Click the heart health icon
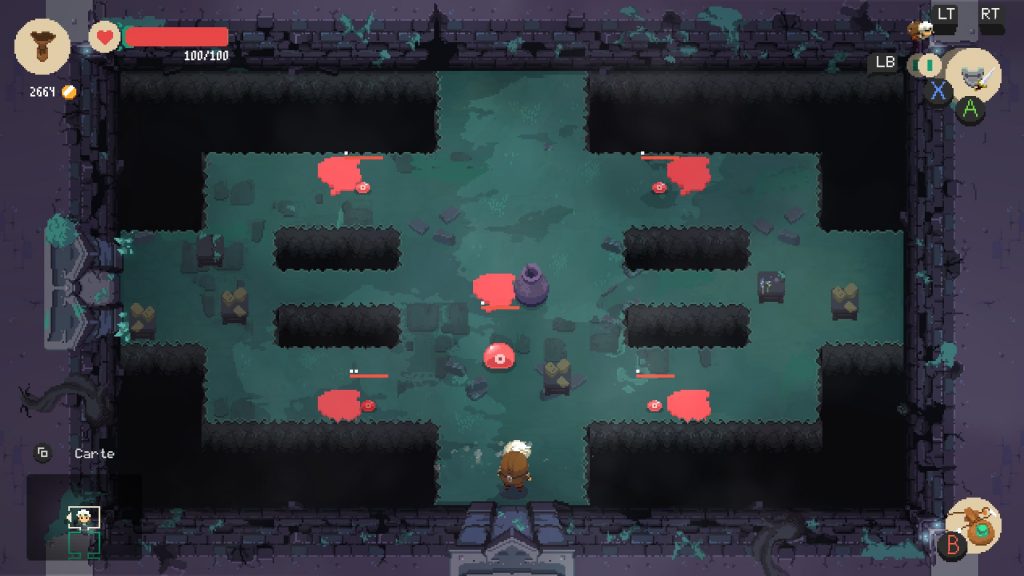Viewport: 1024px width, 576px height. [x=104, y=37]
